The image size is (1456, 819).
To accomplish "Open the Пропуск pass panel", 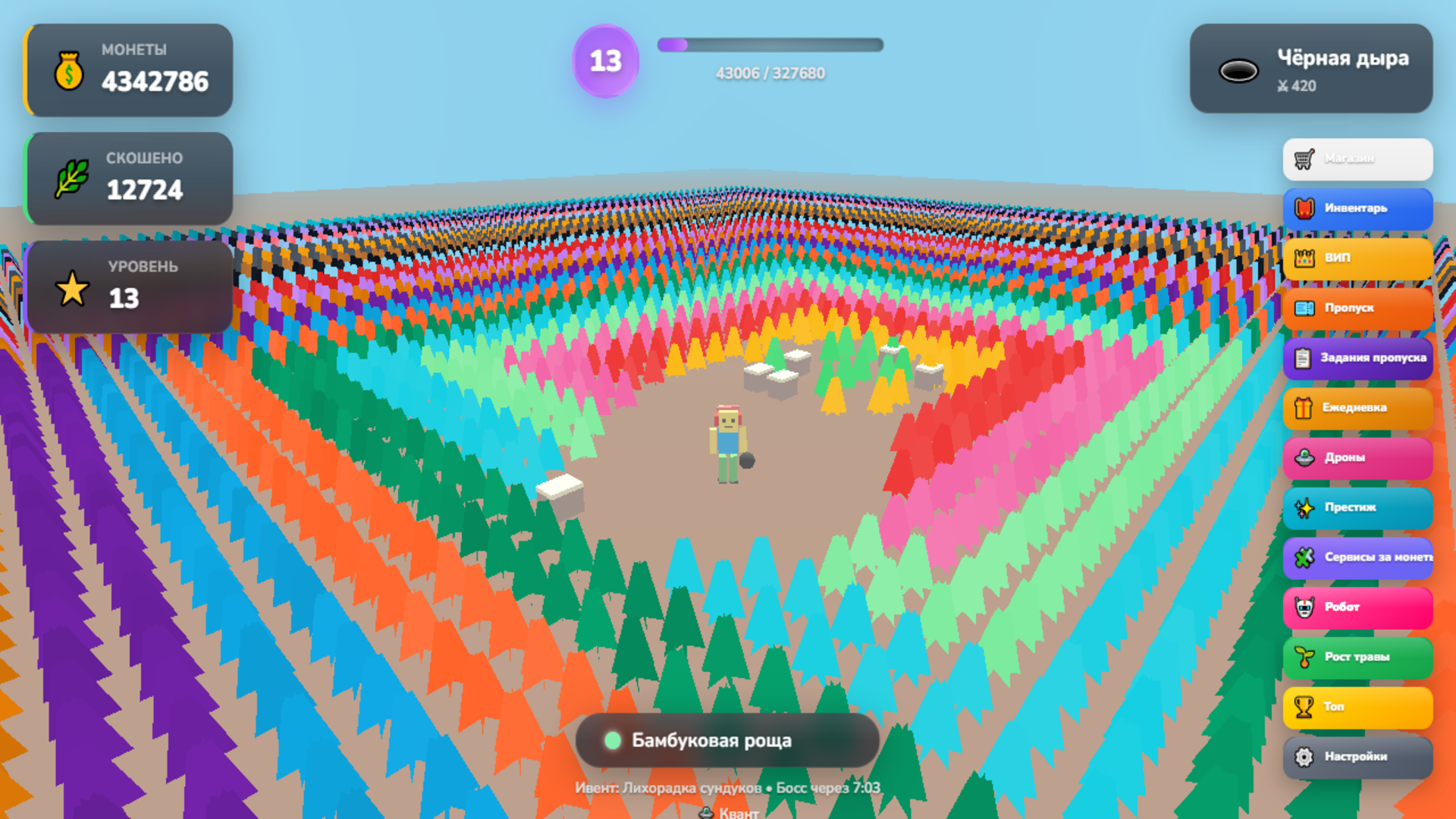I will point(1357,309).
